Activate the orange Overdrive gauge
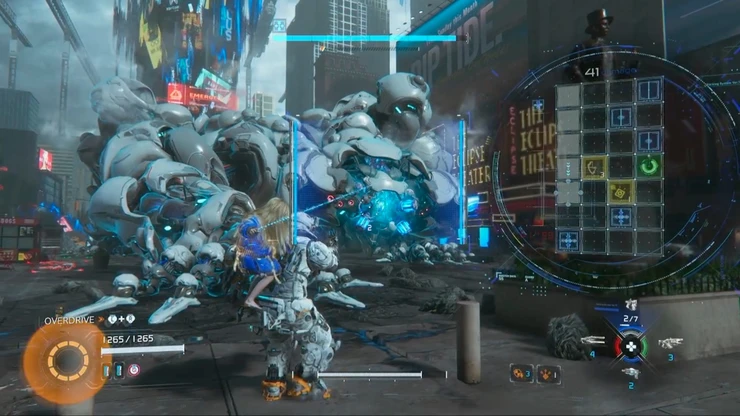740x416 pixels. [x=68, y=360]
